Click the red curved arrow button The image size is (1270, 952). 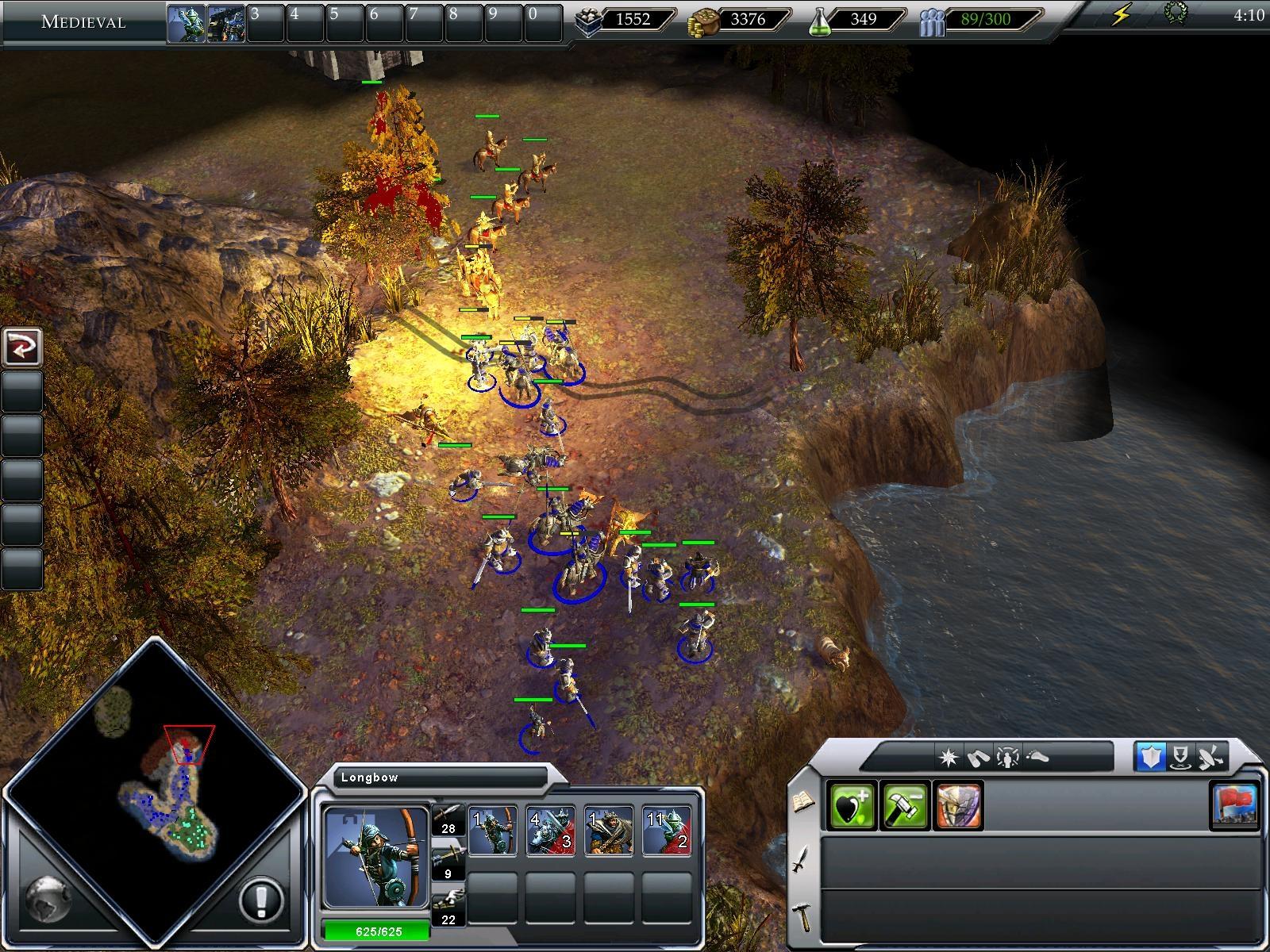[21, 347]
